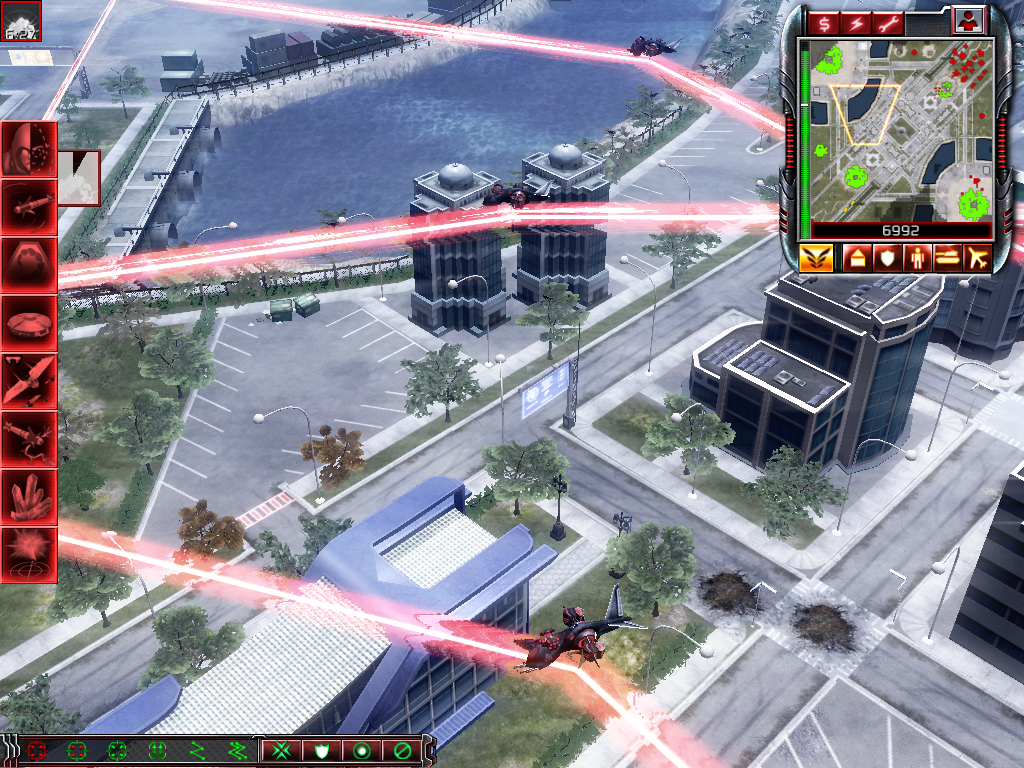Click the dollar sign sell button

[x=826, y=22]
